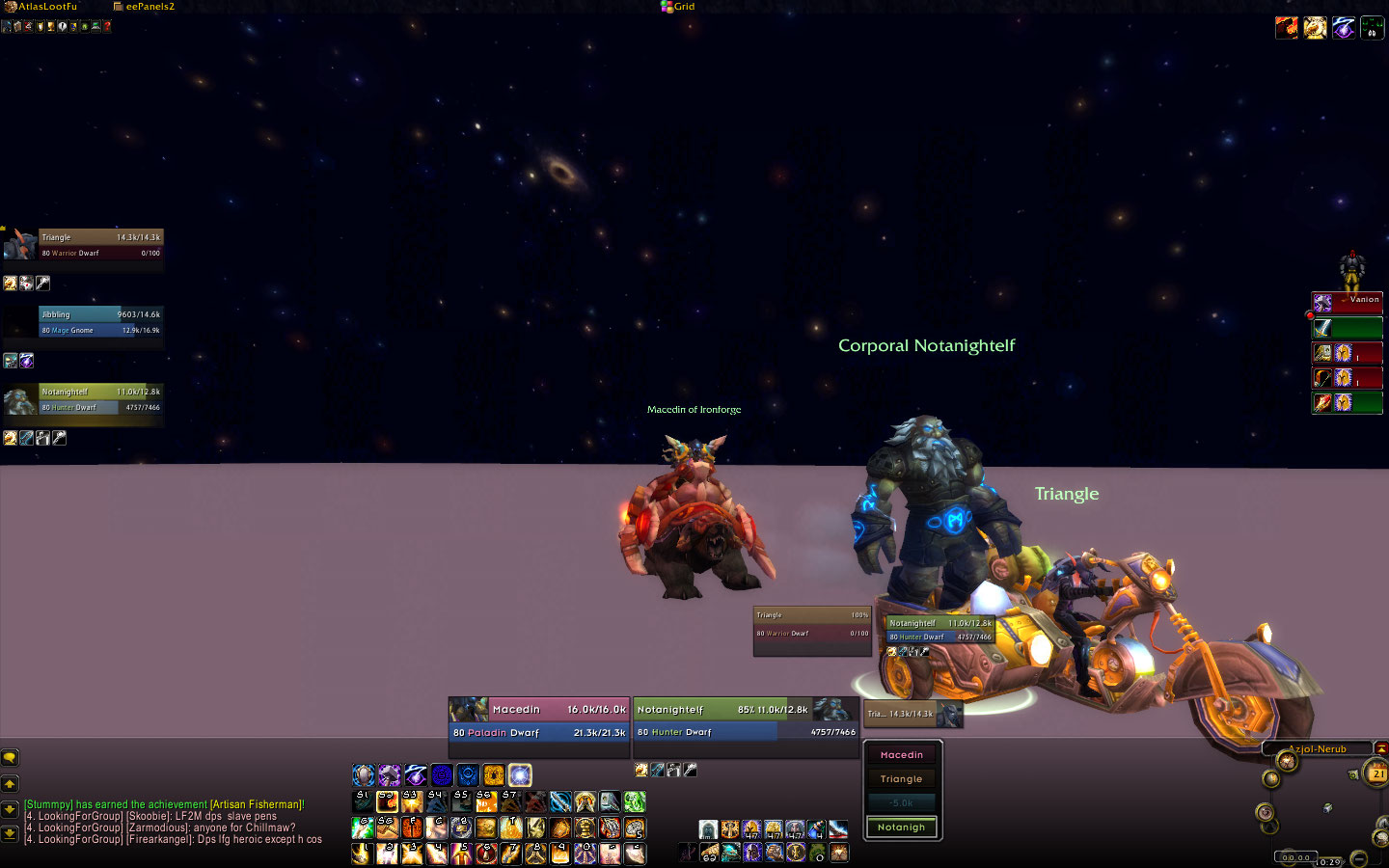Select Triangle's warrior party frame
The height and width of the screenshot is (868, 1389).
click(100, 245)
